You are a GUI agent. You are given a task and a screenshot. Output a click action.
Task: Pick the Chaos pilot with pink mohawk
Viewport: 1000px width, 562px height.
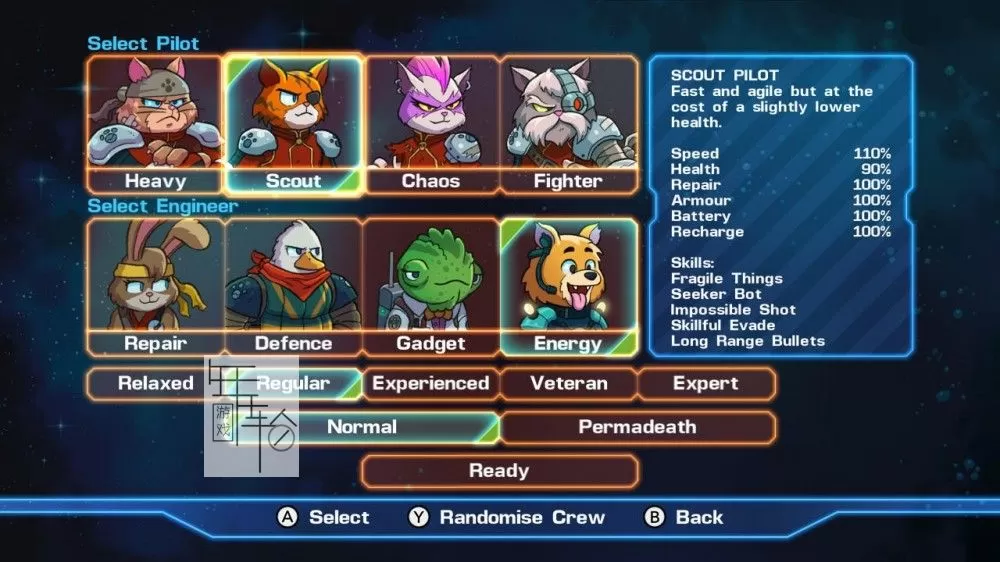pyautogui.click(x=431, y=125)
